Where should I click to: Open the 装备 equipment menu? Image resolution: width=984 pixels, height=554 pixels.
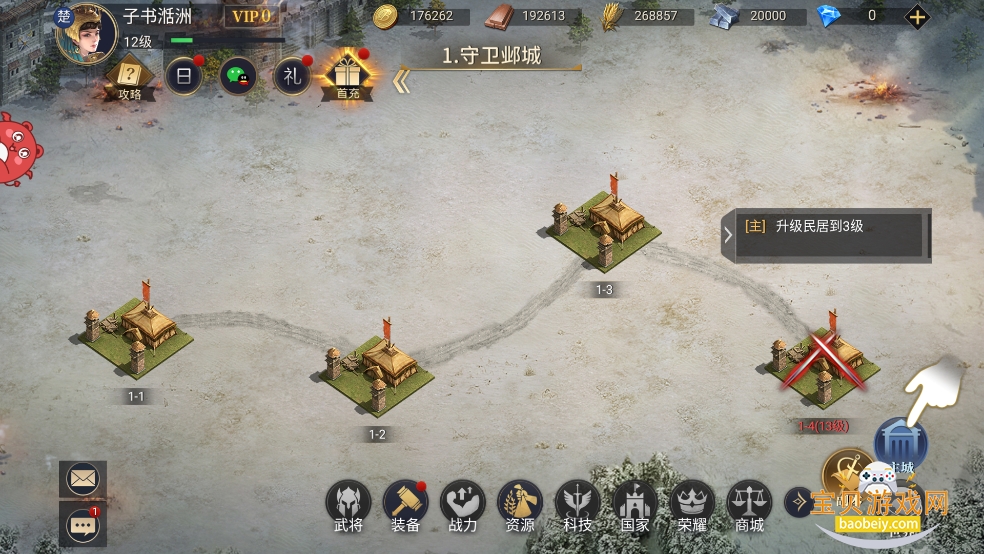coord(405,503)
